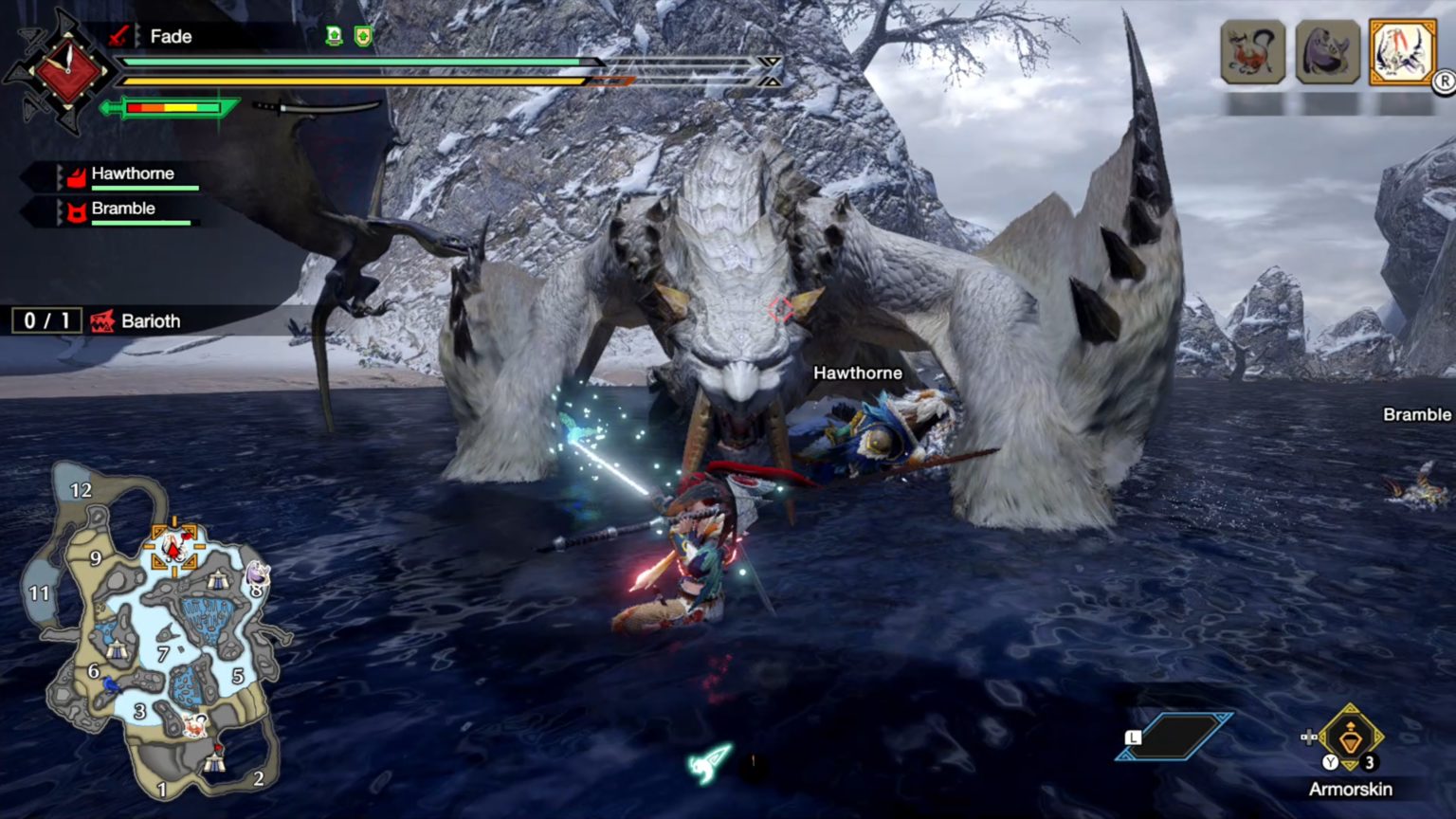Click the Armorskin item icon
Image resolution: width=1456 pixels, height=819 pixels.
1348,741
